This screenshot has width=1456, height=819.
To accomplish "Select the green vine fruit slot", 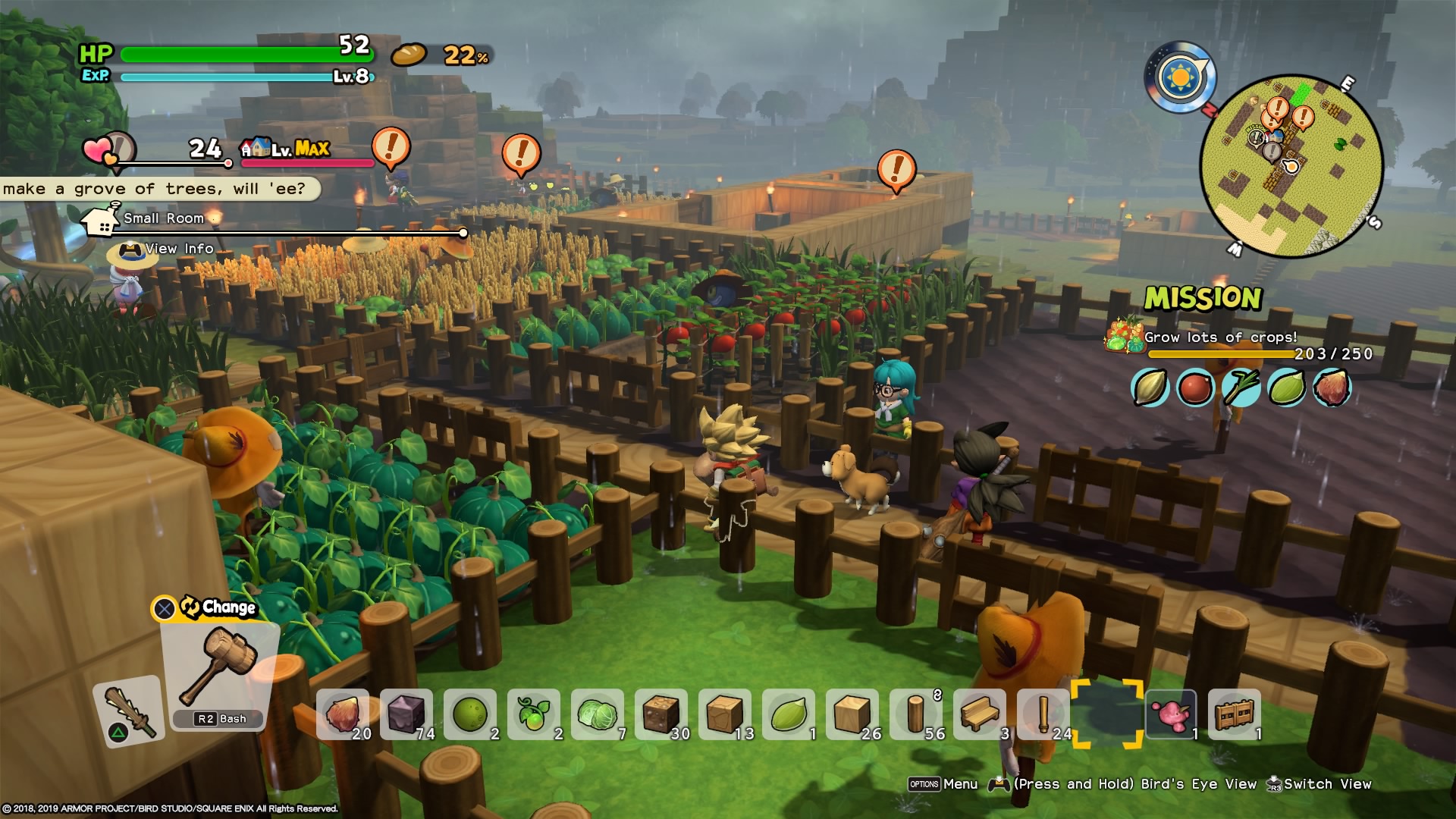I will 535,714.
